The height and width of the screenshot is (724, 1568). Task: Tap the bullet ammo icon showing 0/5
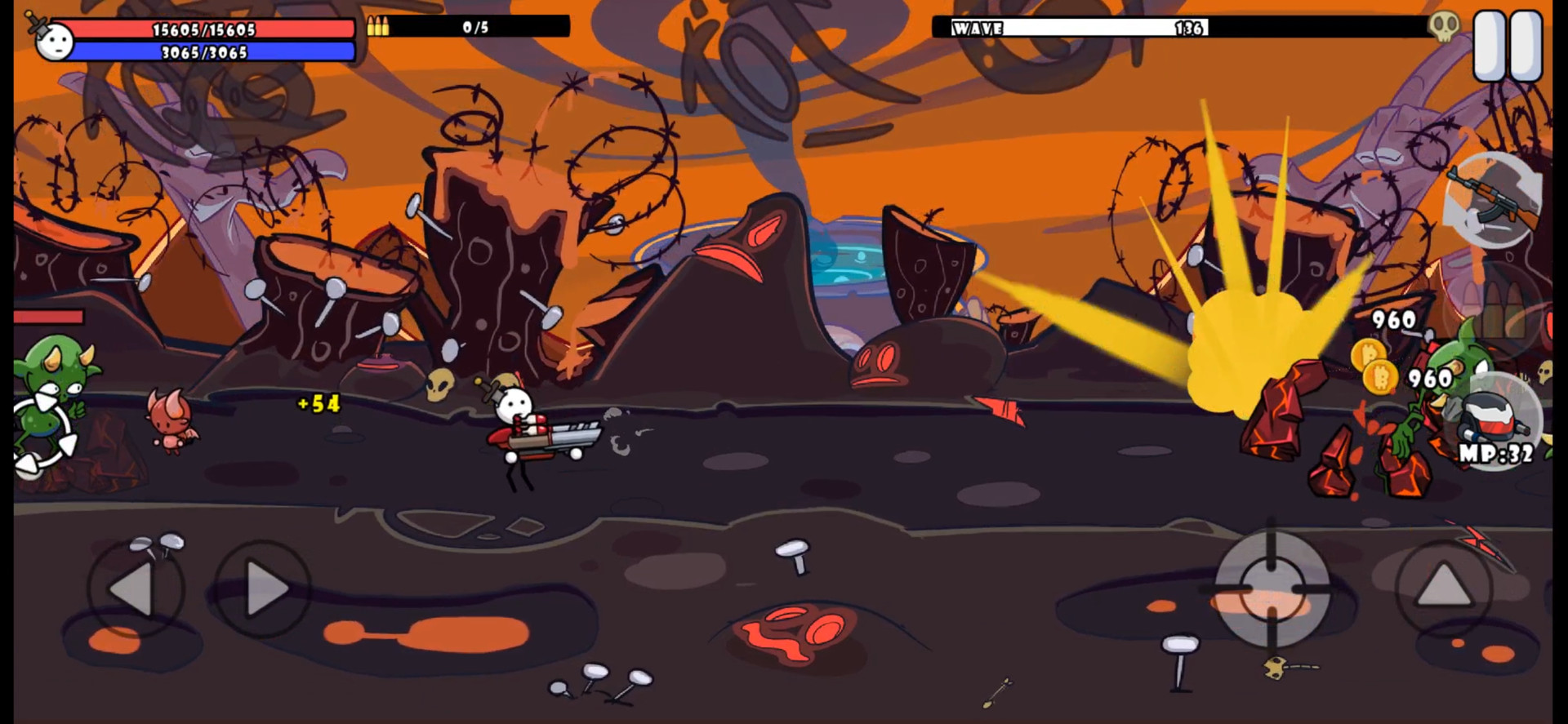[379, 24]
